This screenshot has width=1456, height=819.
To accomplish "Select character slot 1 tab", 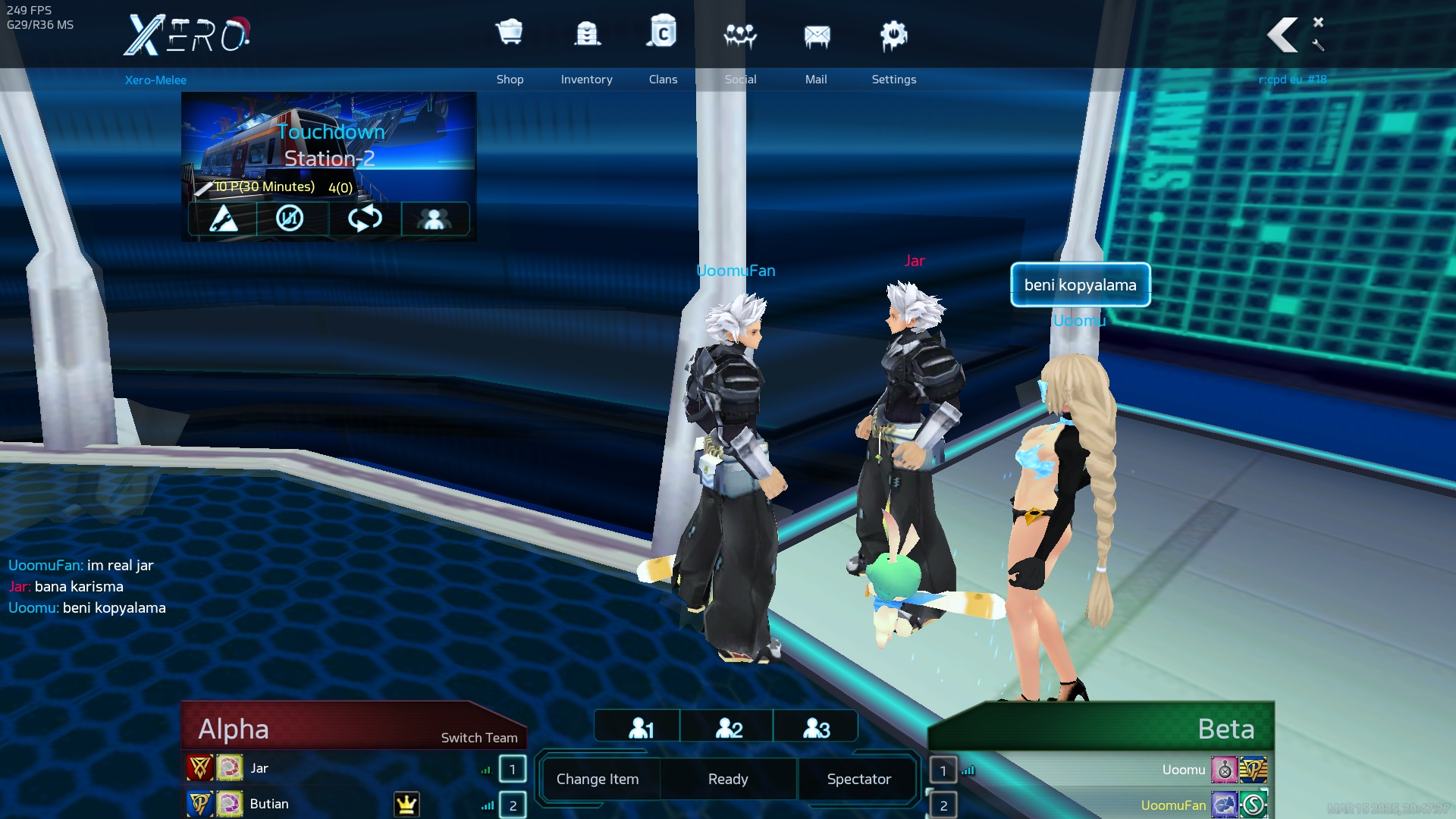I will [640, 728].
